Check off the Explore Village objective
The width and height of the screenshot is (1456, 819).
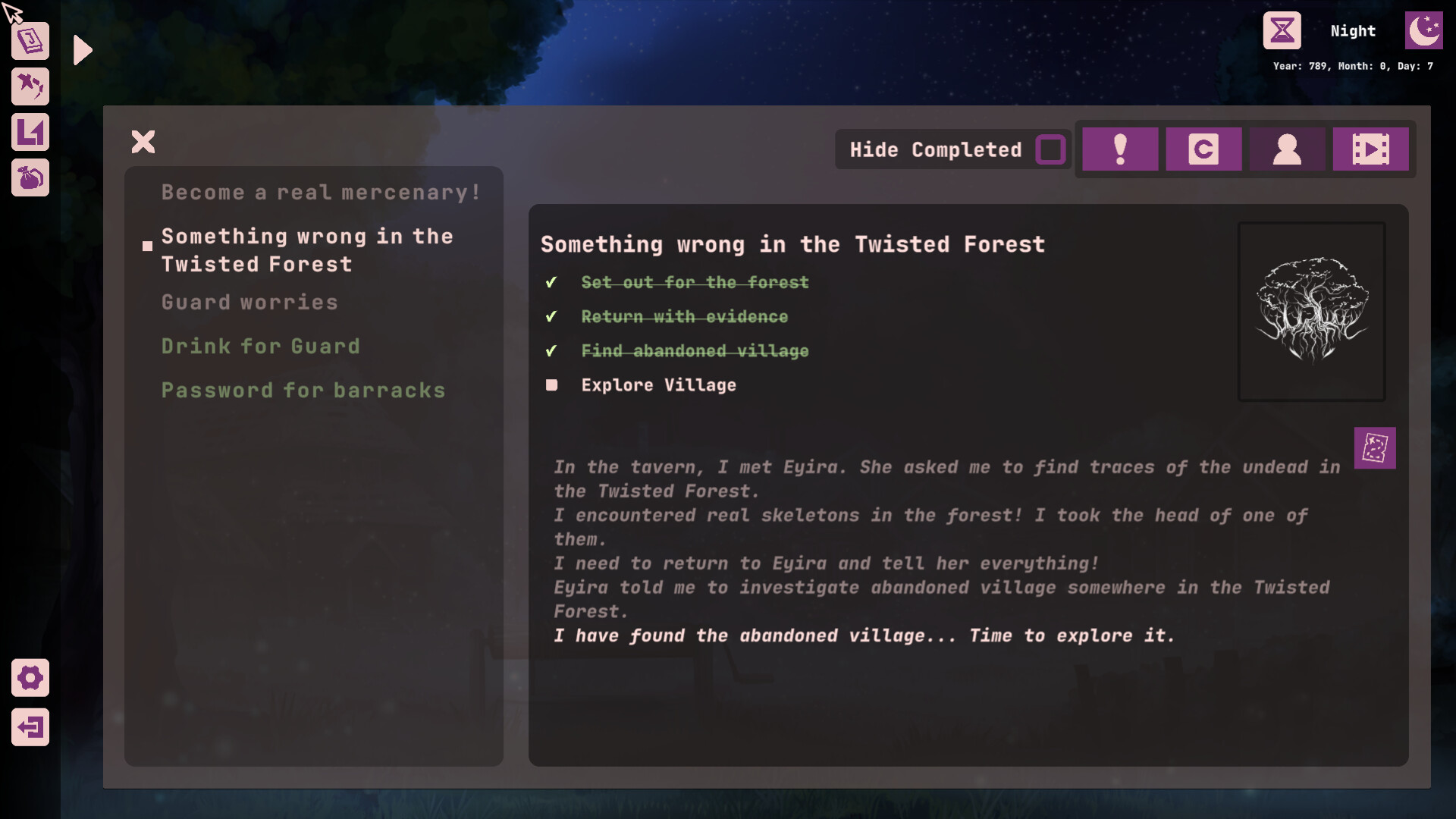tap(551, 385)
